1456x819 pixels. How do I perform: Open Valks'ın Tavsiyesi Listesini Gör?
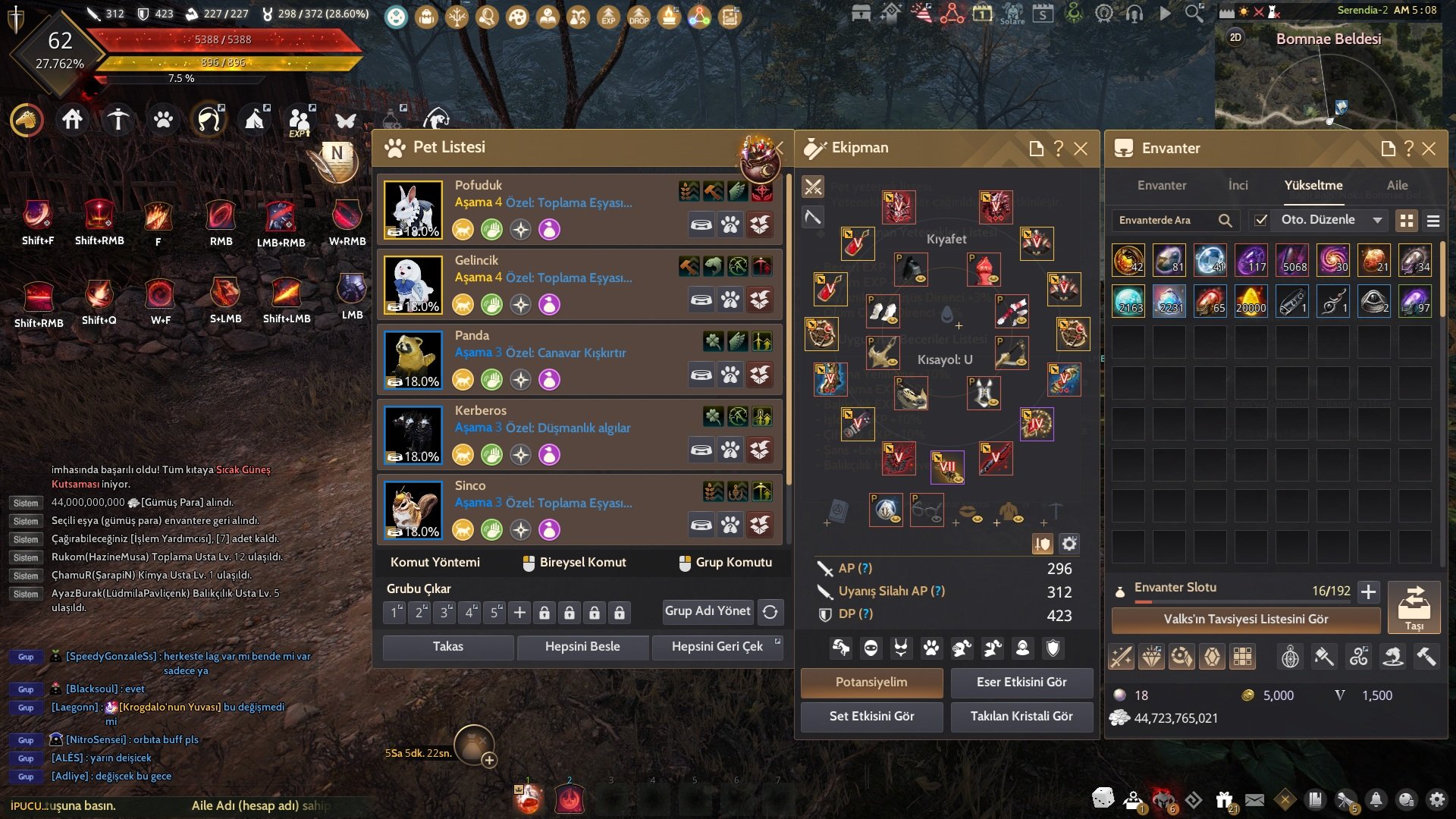coord(1245,619)
